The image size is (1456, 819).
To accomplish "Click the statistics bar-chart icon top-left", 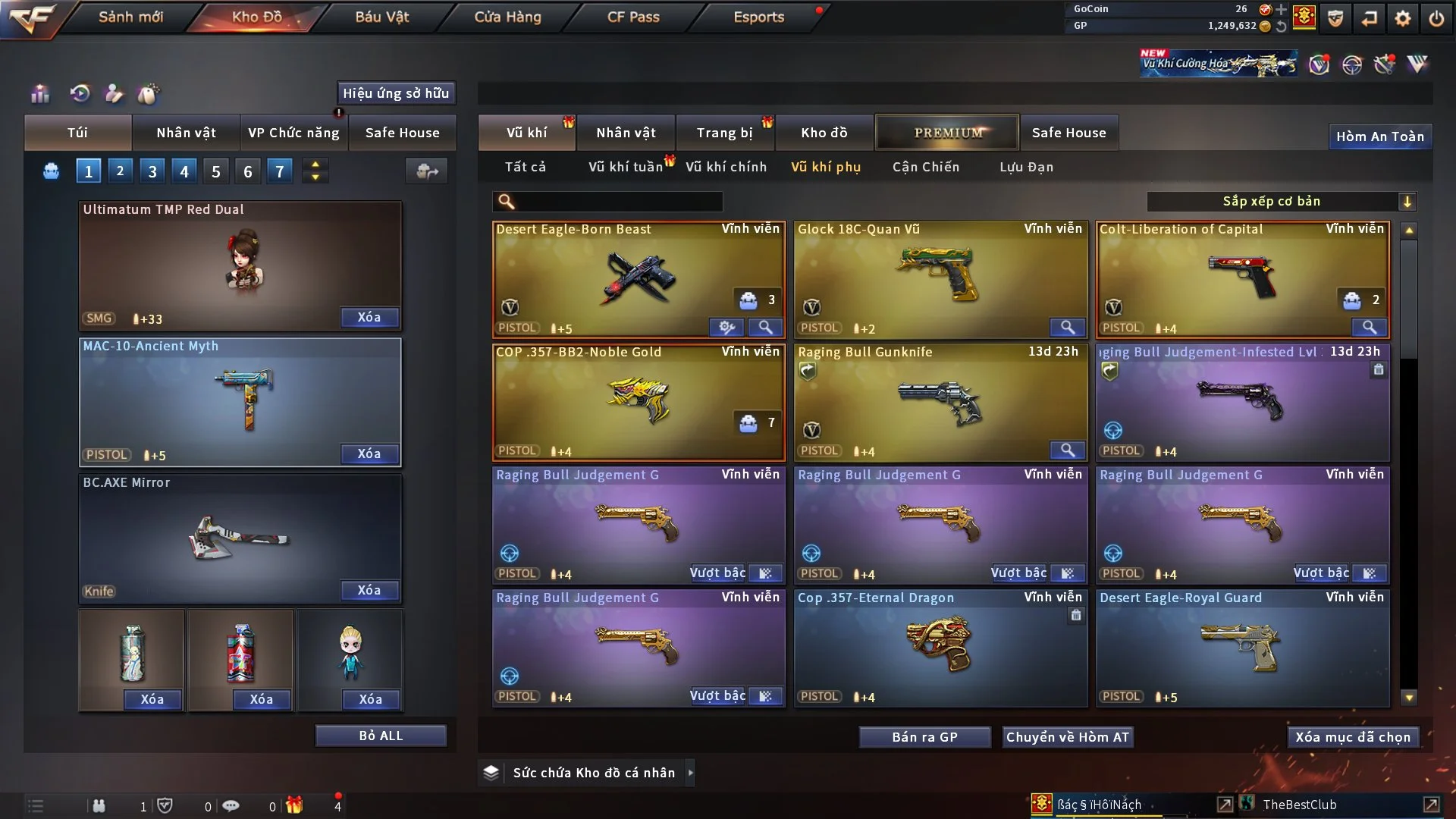I will click(x=39, y=94).
